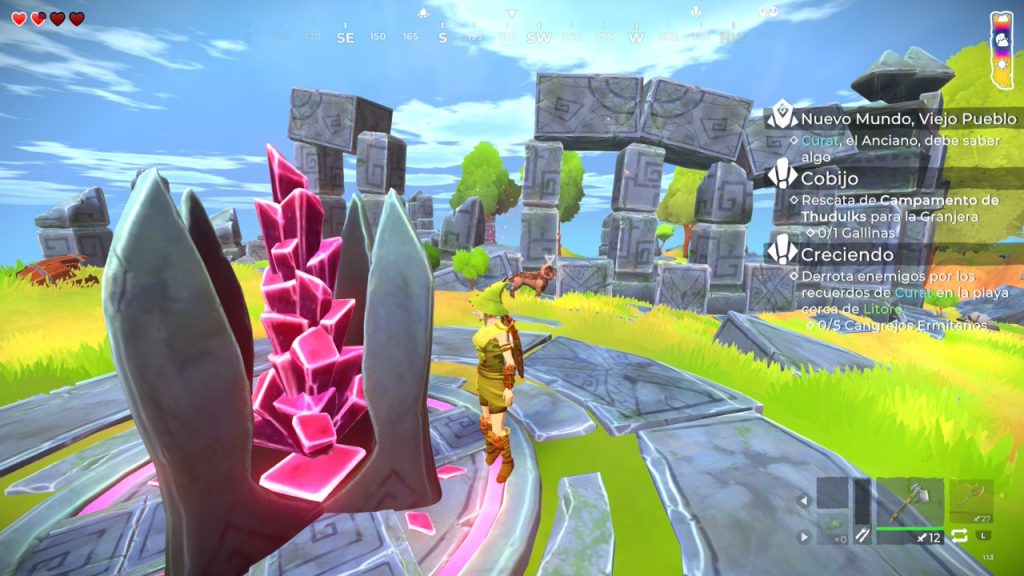The height and width of the screenshot is (576, 1024).
Task: Click the right arrow beside item slots
Action: point(802,537)
